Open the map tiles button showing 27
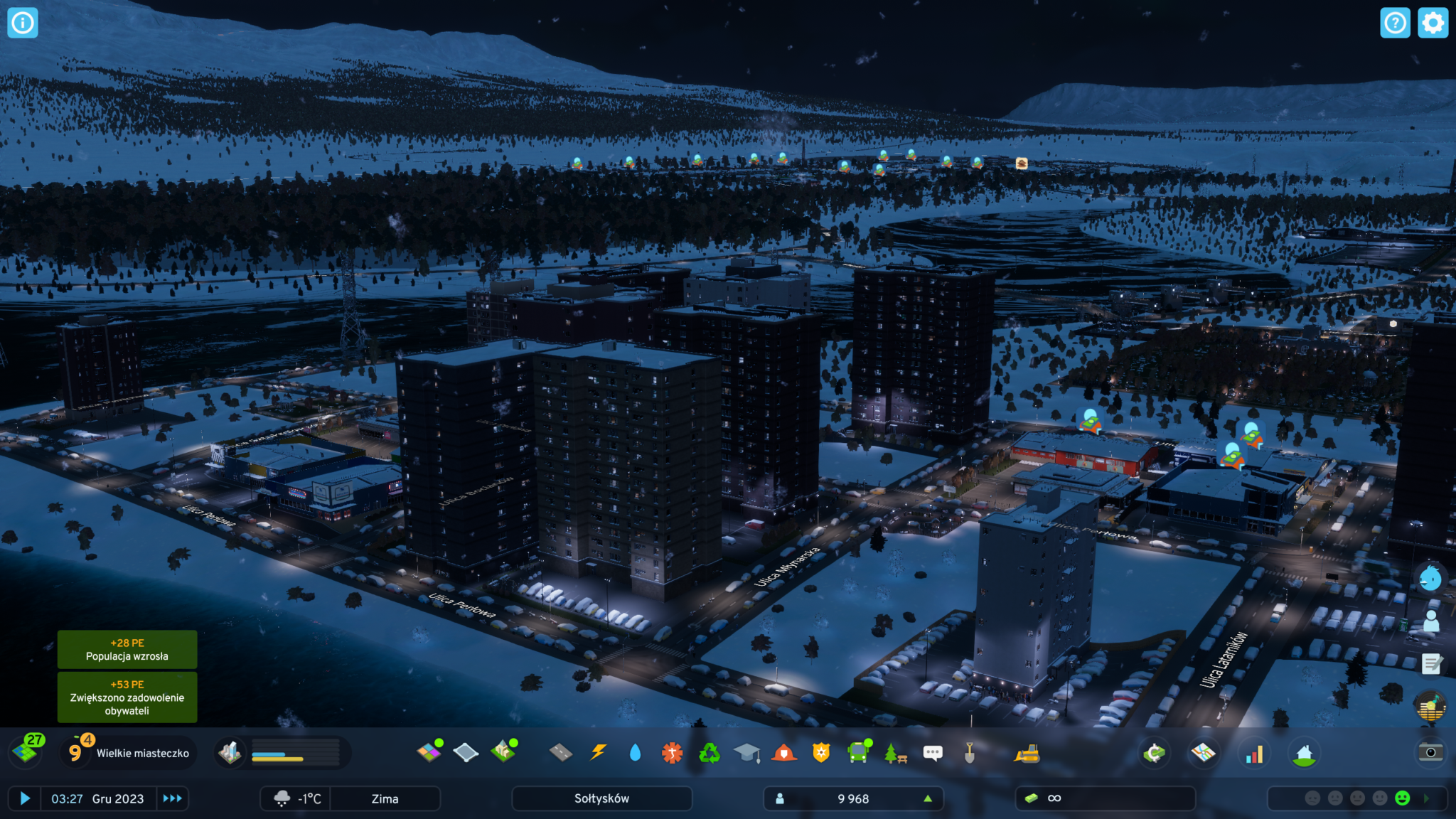Viewport: 1456px width, 819px height. 27,751
